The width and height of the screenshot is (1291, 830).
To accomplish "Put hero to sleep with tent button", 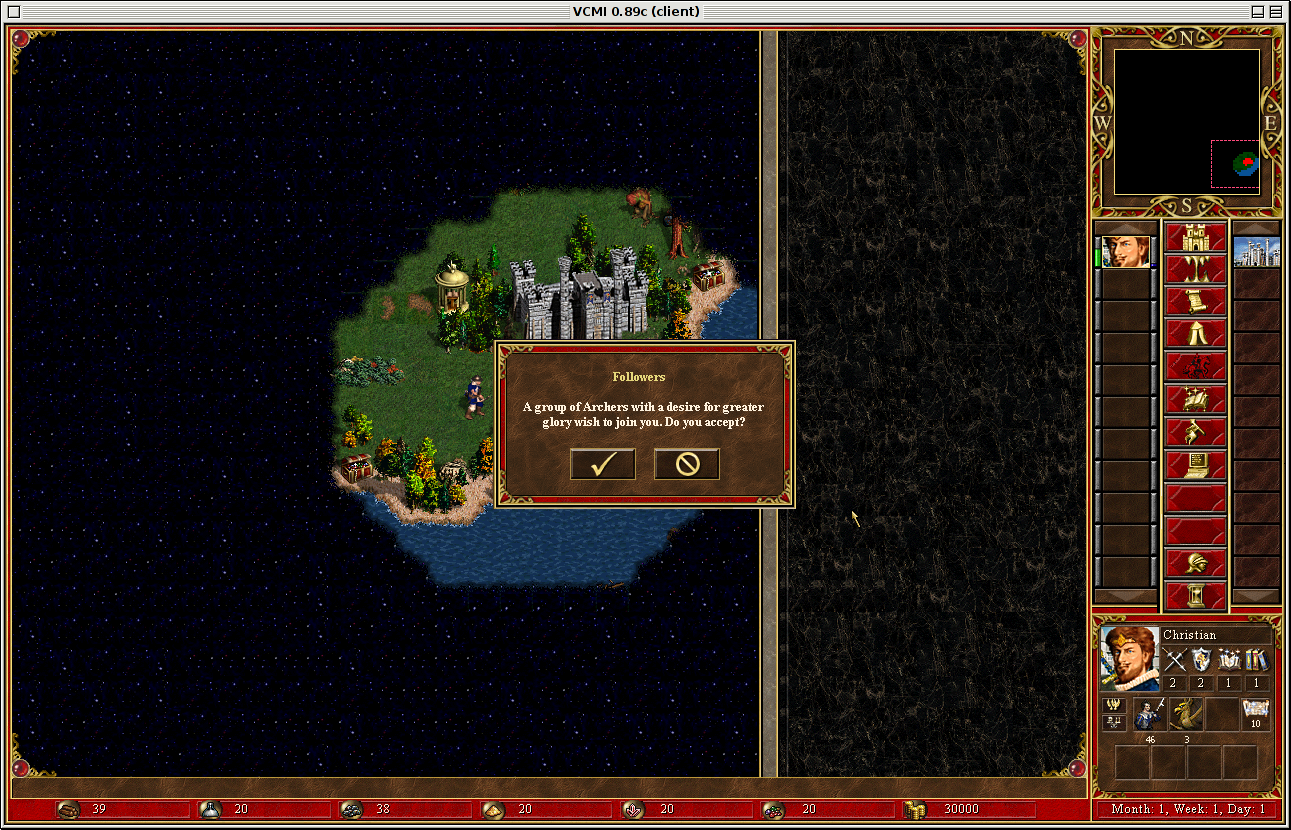I will point(1196,334).
